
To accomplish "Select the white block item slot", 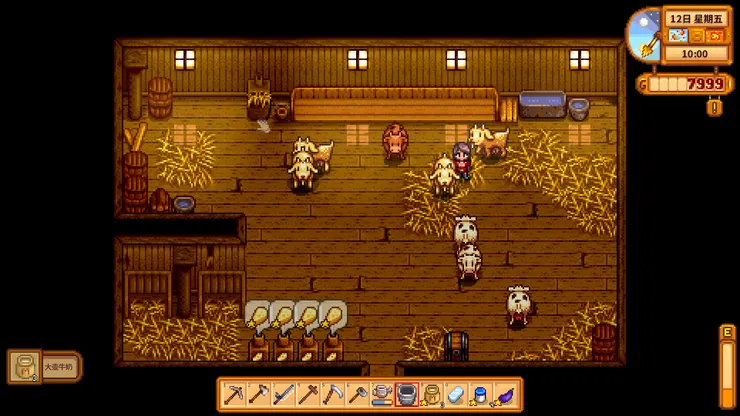I will point(456,394).
